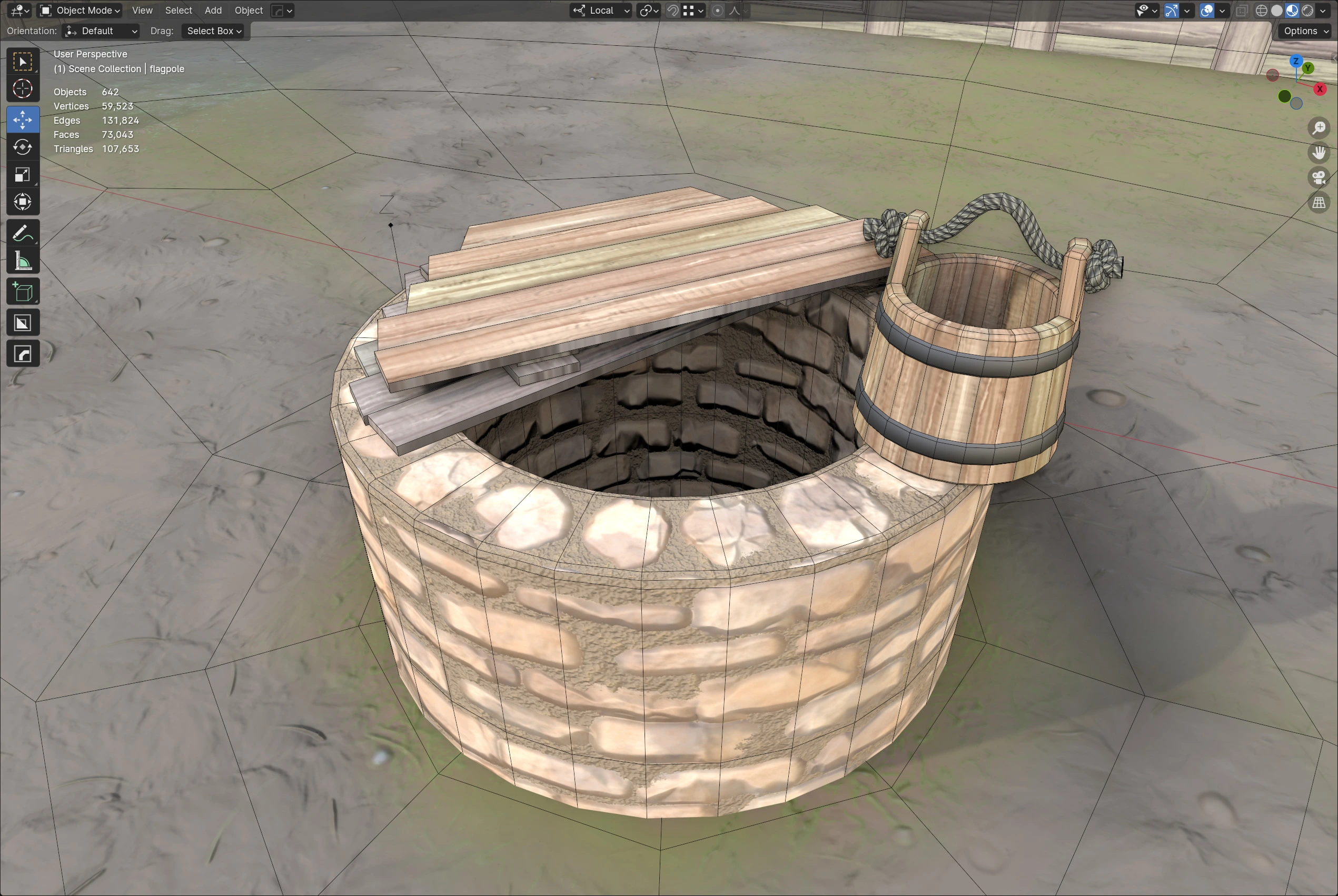Open the Object menu
The width and height of the screenshot is (1338, 896).
tap(249, 11)
